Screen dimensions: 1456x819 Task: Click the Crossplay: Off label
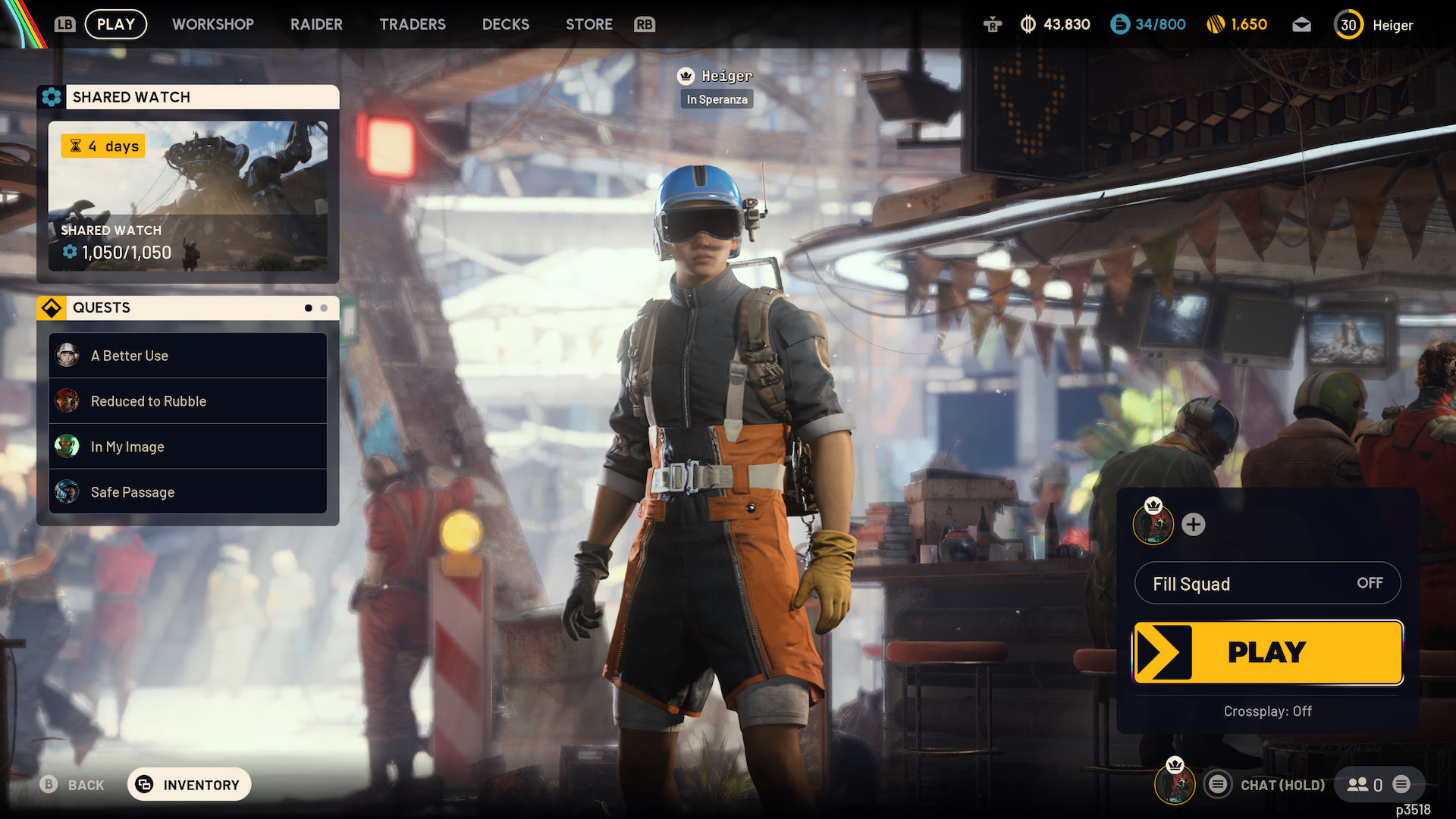(x=1267, y=711)
